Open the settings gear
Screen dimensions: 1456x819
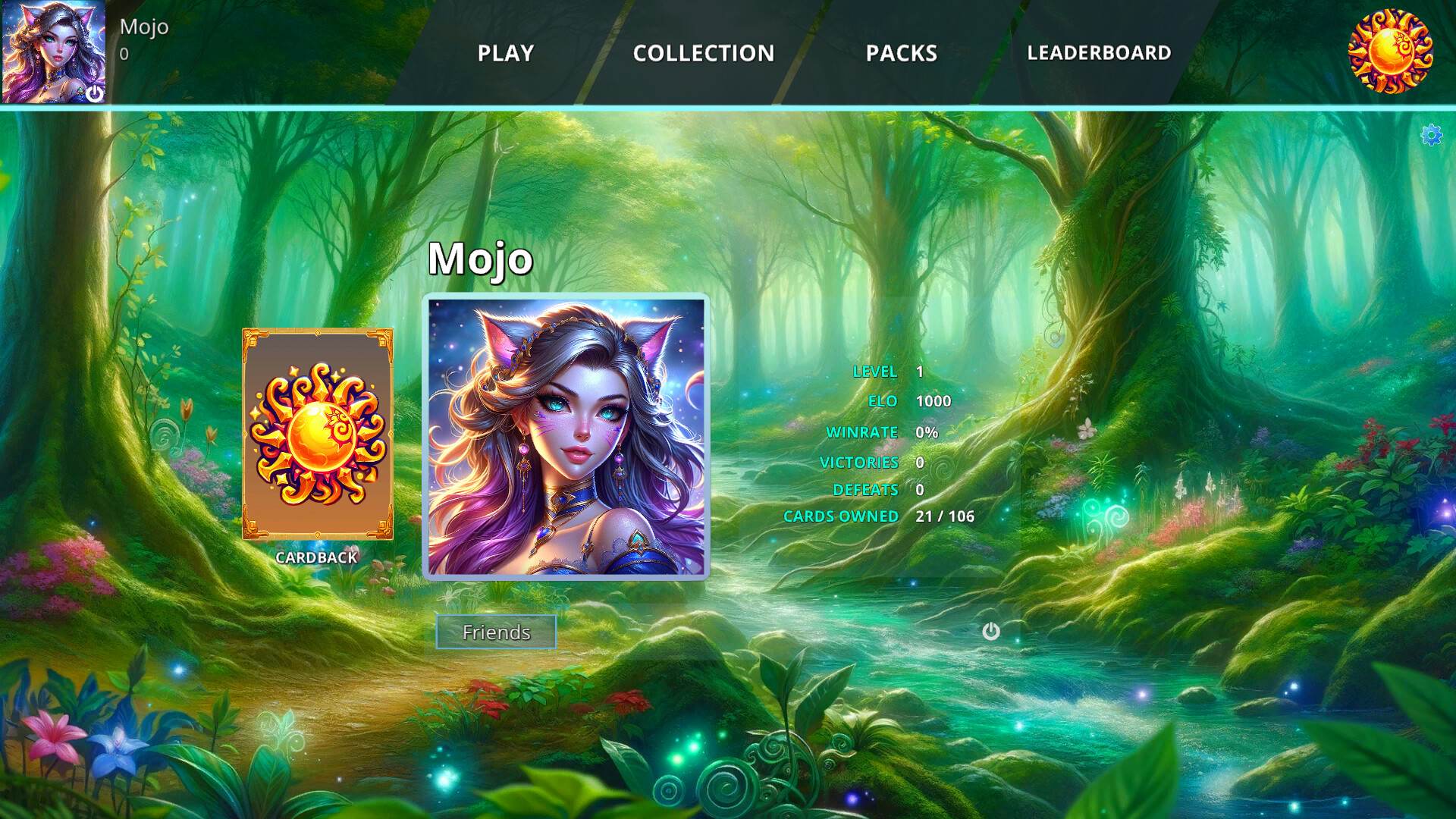point(1432,136)
